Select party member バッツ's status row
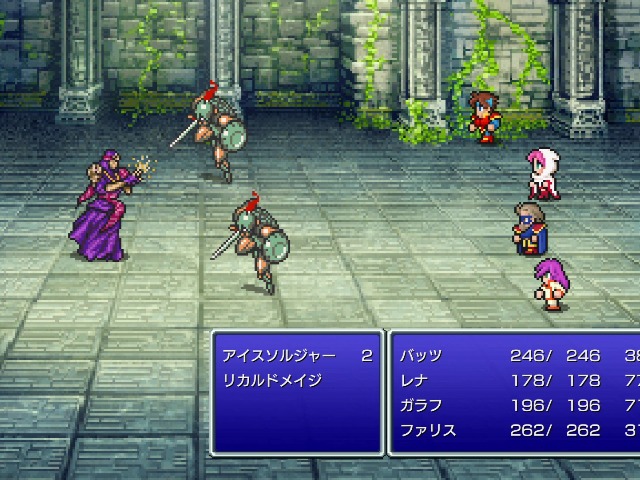This screenshot has height=480, width=640. [x=422, y=356]
